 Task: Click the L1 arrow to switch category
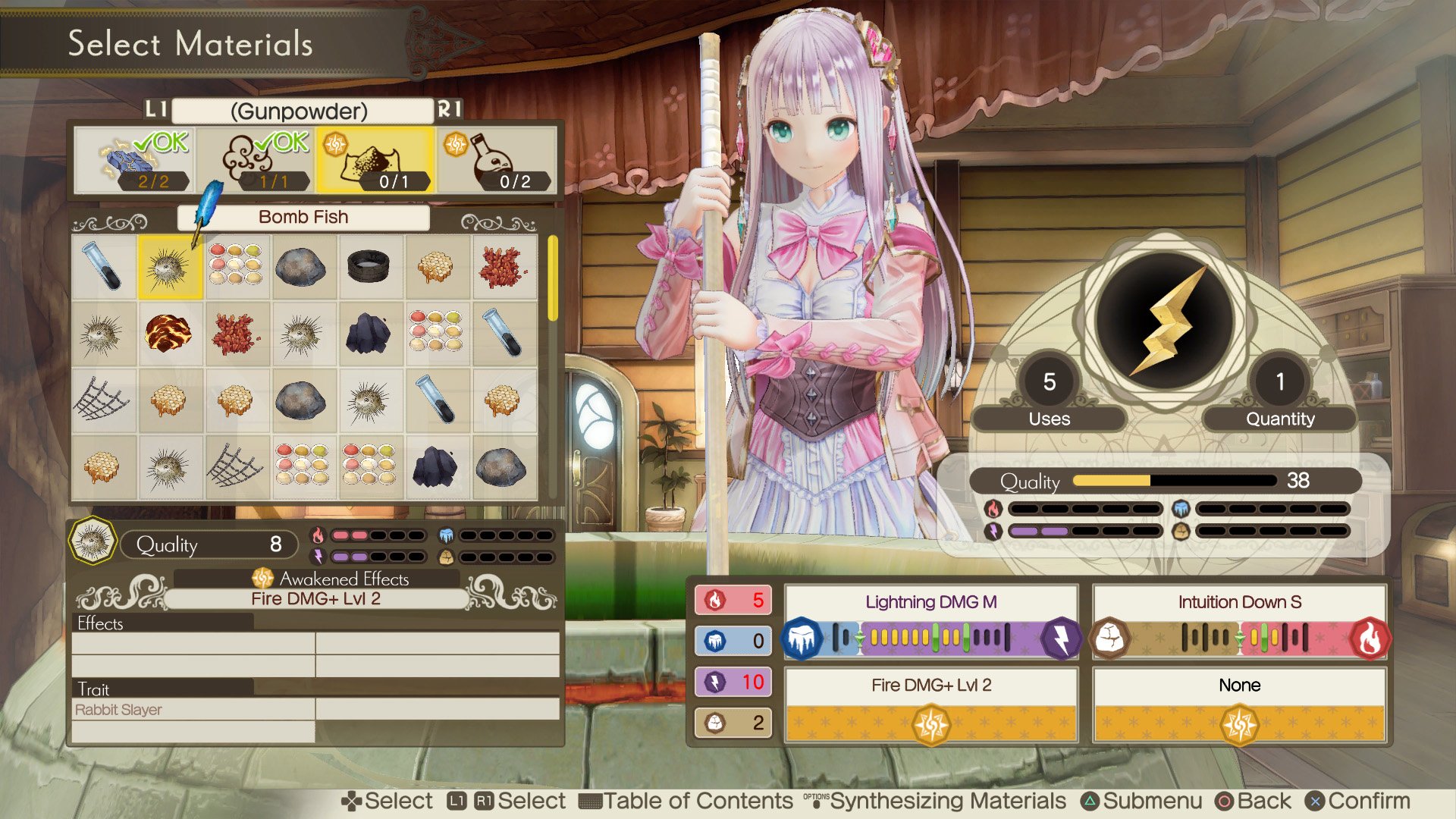(x=154, y=111)
